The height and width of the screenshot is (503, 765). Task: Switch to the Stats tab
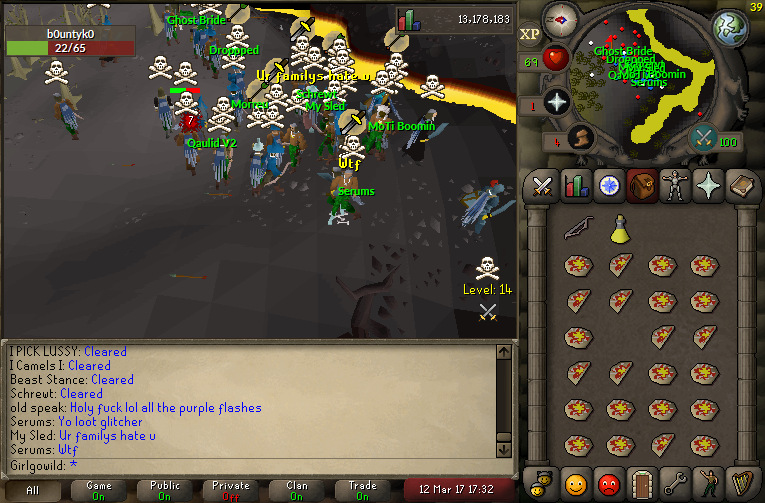(x=576, y=186)
